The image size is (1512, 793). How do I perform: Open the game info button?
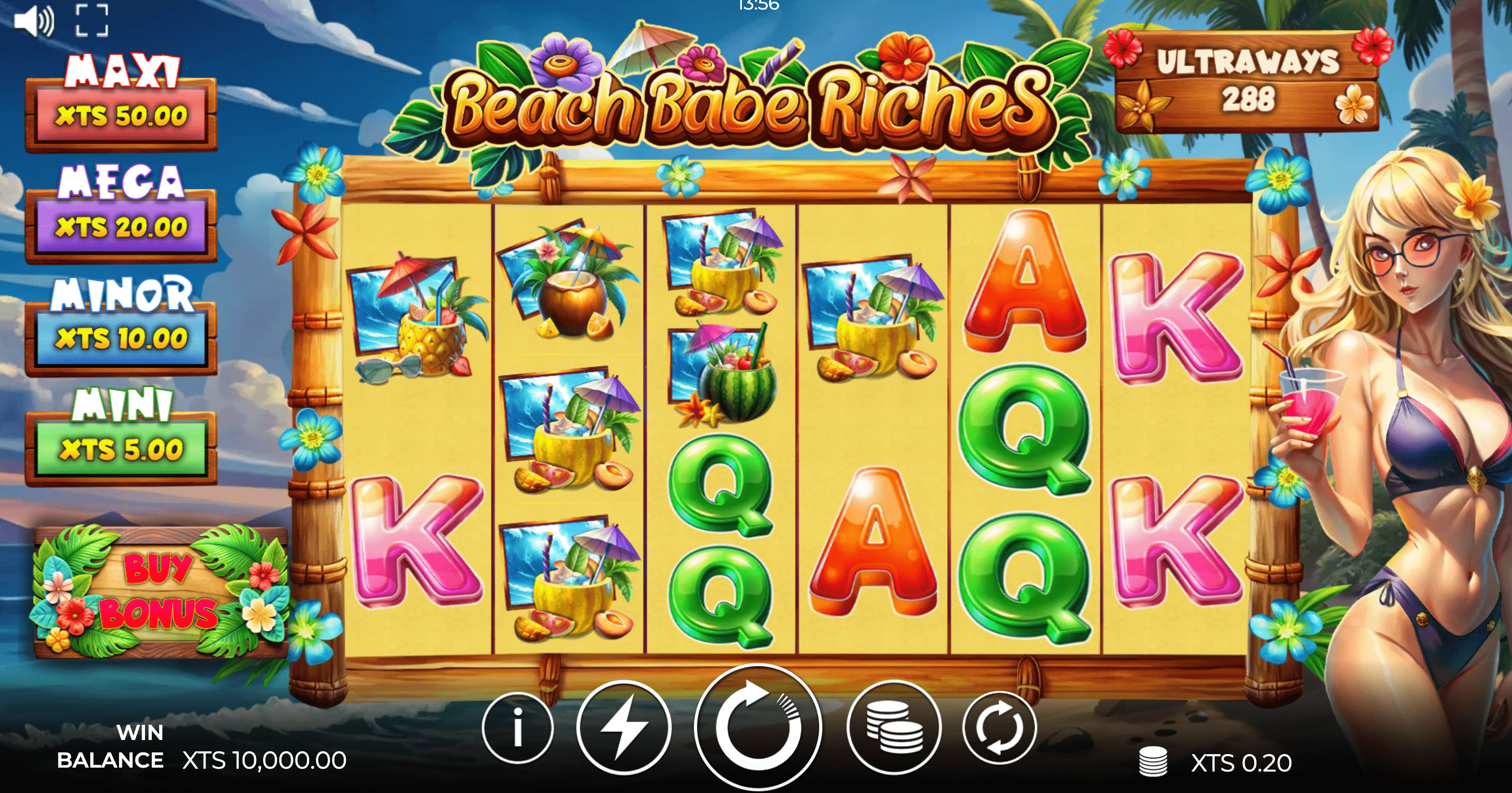point(518,728)
